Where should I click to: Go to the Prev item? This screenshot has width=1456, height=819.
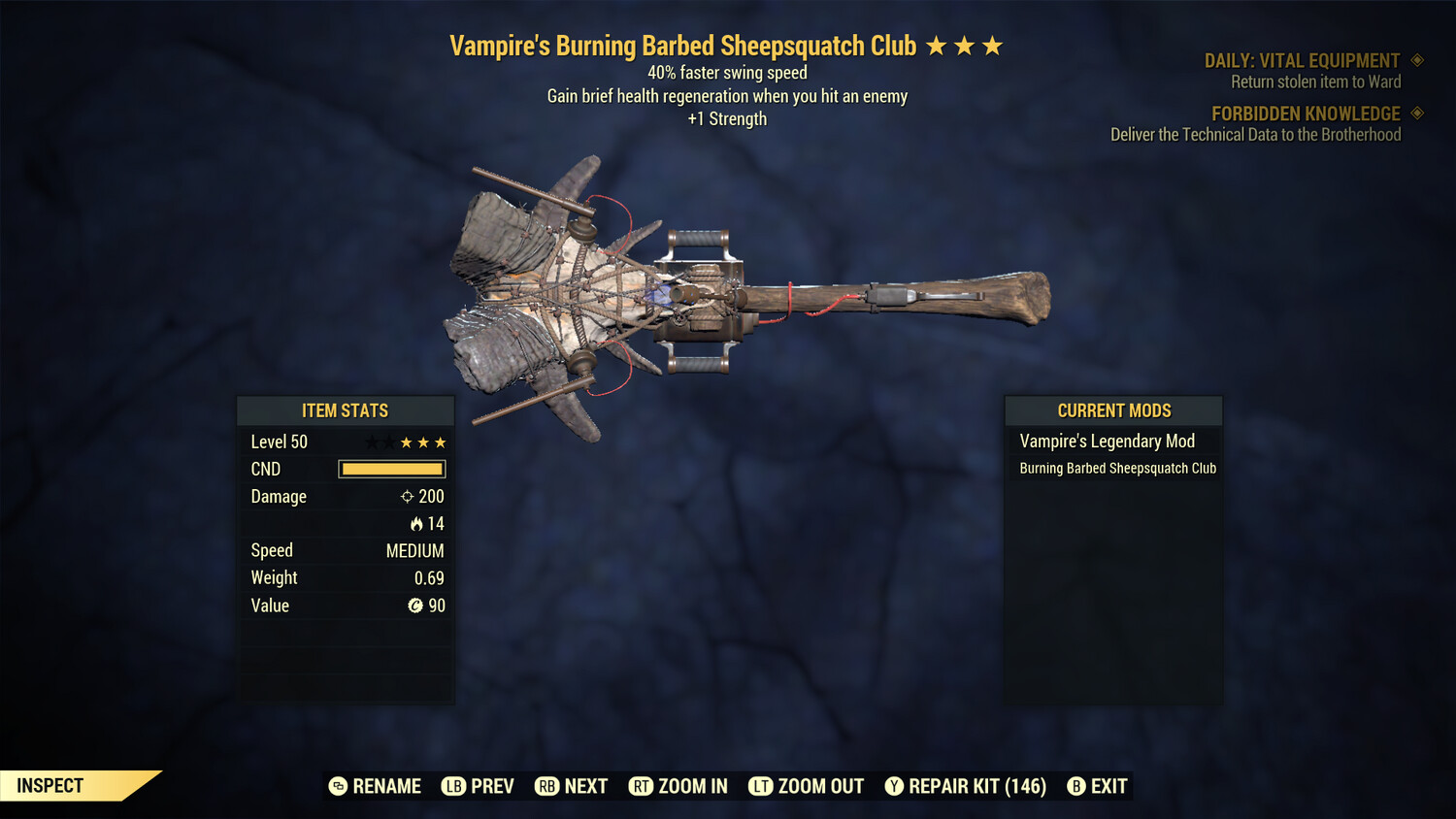point(478,786)
